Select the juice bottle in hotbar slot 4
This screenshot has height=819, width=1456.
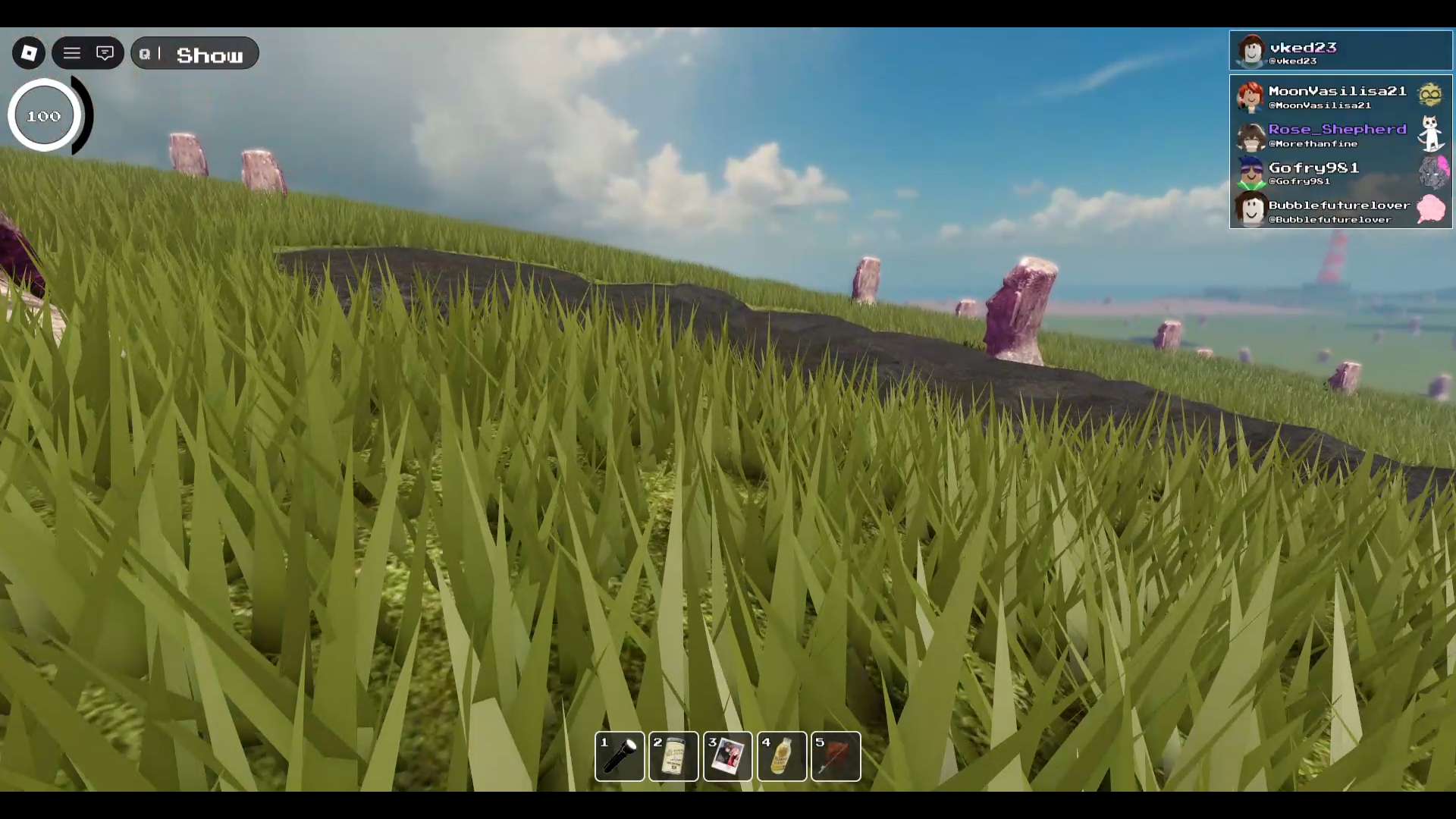tap(781, 756)
